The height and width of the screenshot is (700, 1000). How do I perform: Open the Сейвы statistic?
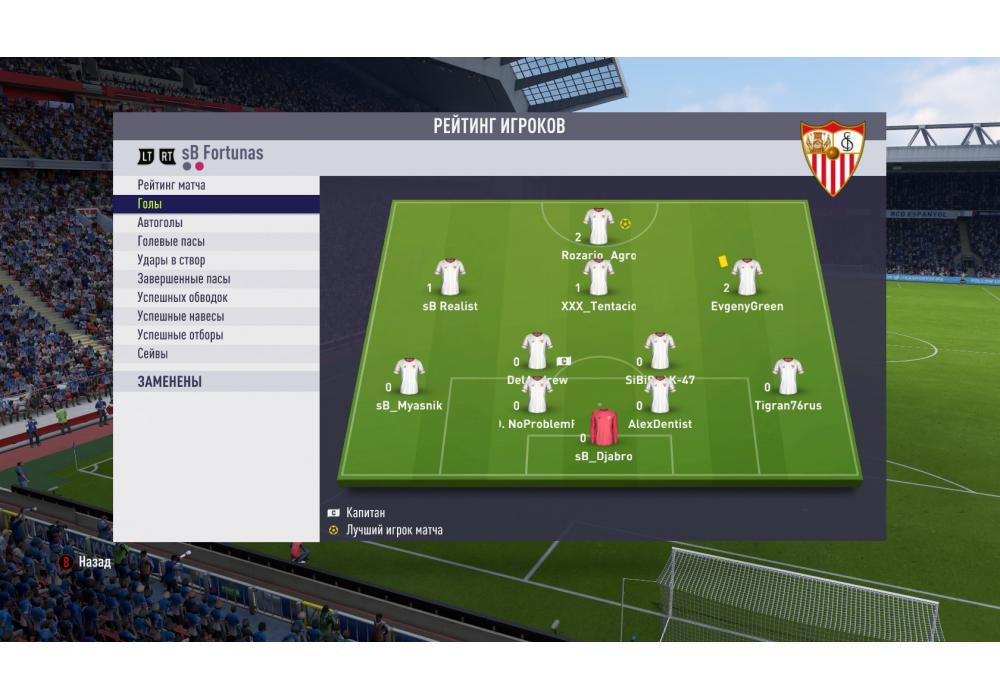point(153,354)
